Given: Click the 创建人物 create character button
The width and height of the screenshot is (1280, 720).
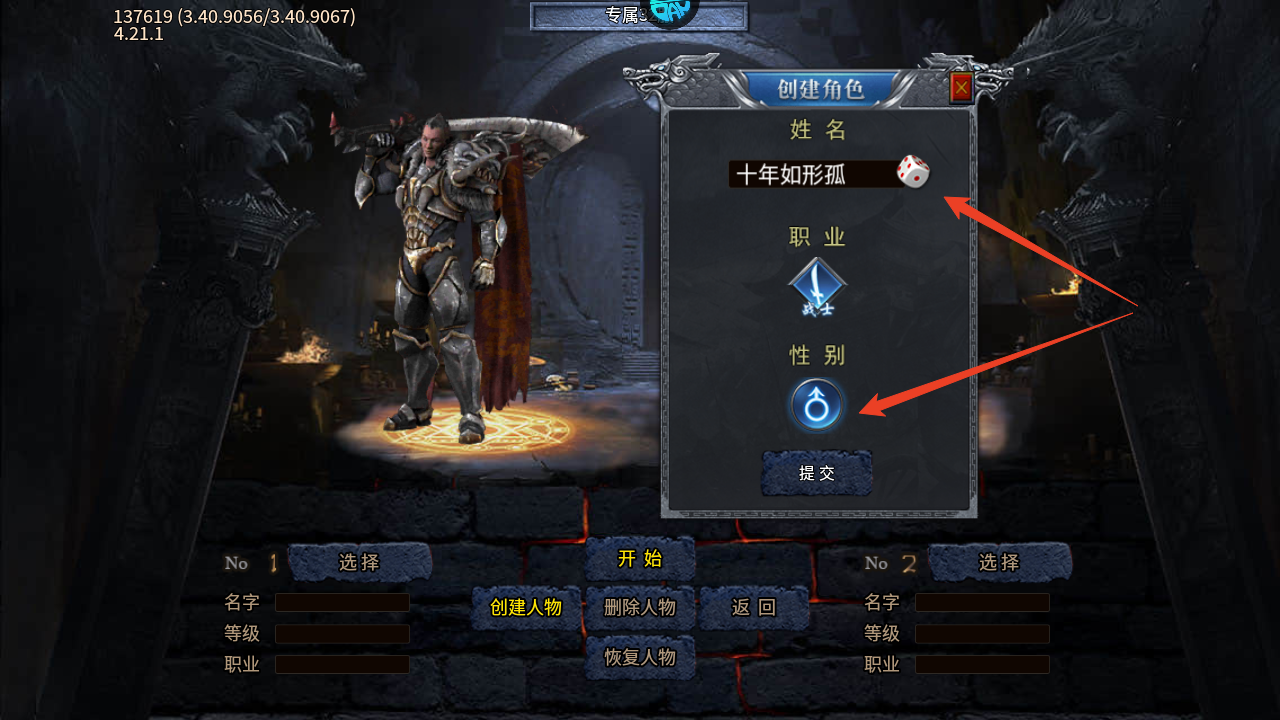Looking at the screenshot, I should (x=525, y=607).
